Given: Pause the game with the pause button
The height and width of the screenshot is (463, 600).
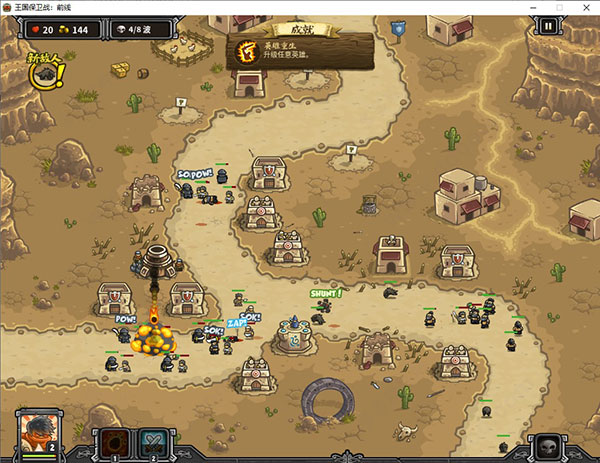Looking at the screenshot, I should [x=549, y=28].
